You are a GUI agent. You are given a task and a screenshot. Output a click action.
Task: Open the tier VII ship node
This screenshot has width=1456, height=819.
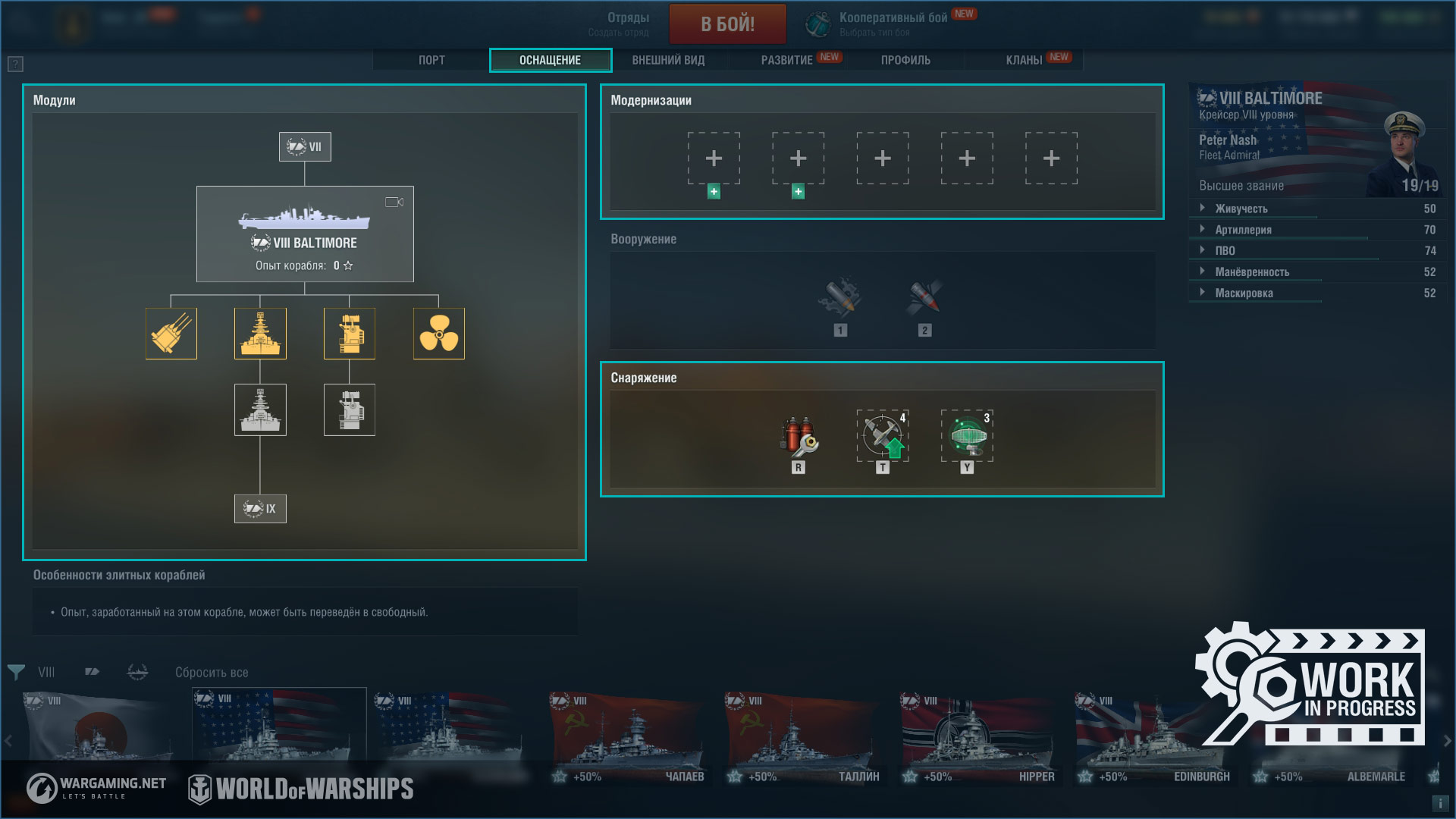[305, 147]
